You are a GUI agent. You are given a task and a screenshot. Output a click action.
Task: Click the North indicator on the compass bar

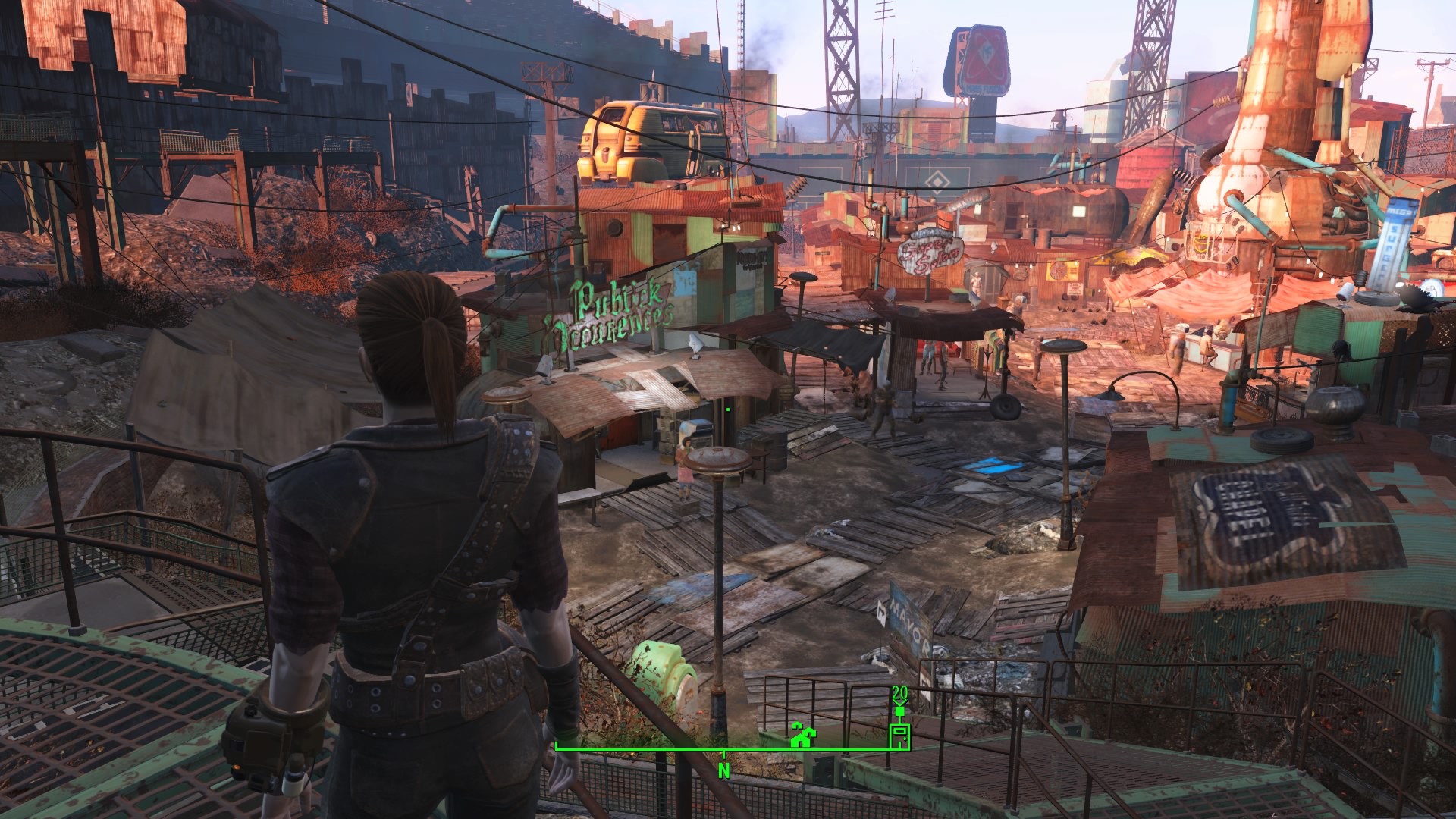(x=724, y=770)
